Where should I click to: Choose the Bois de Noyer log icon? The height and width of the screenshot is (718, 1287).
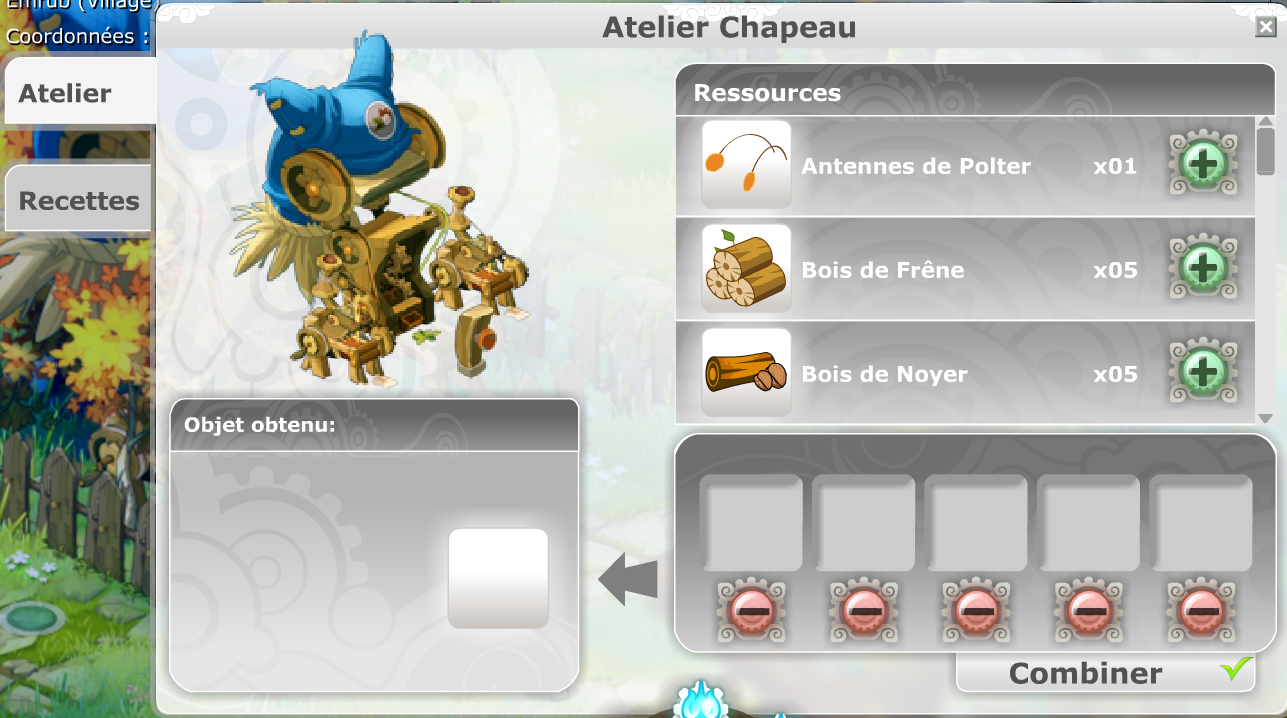[x=746, y=373]
